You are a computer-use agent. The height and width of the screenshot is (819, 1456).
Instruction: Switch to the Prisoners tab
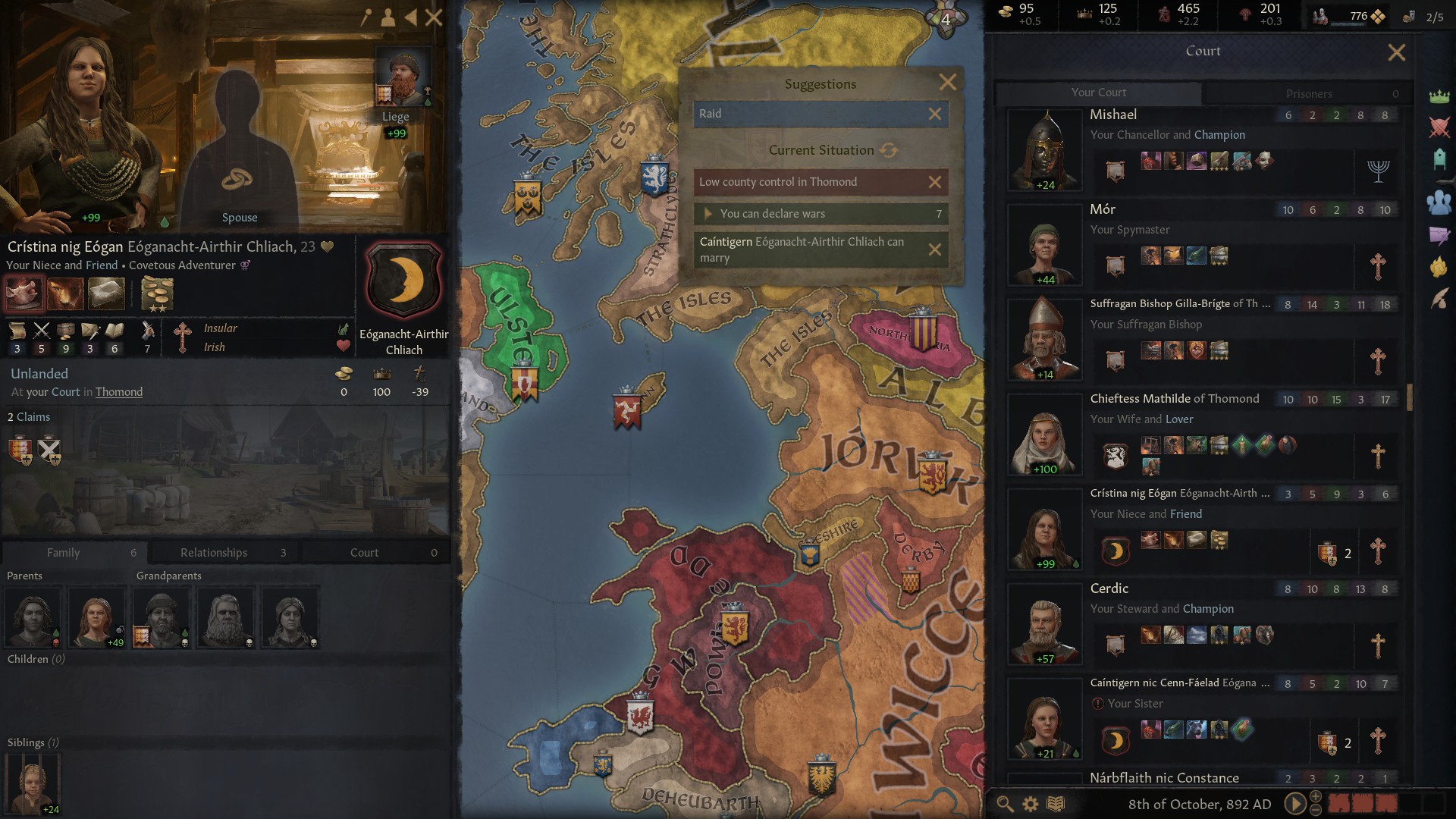[1308, 93]
